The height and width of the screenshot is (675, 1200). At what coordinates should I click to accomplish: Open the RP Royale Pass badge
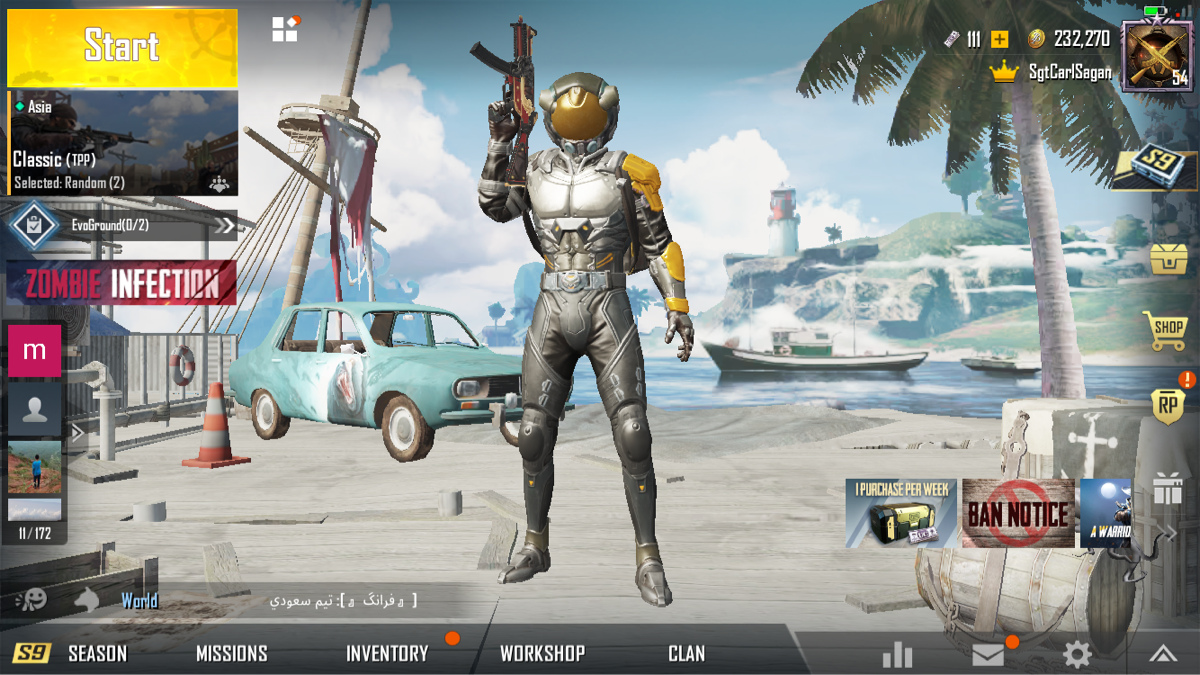click(1167, 405)
